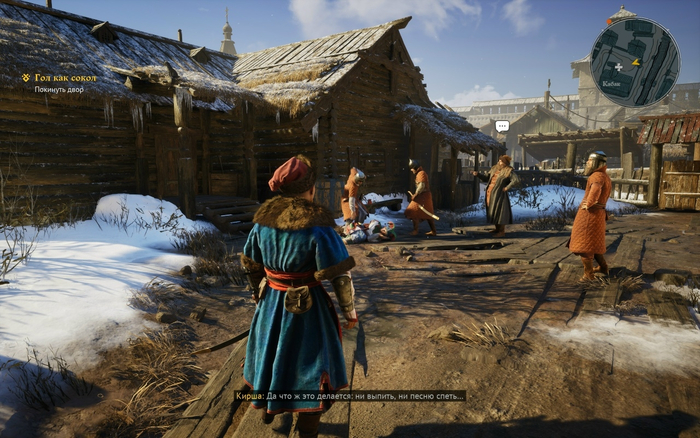Screen dimensions: 700x438
Task: Click the white cross marker on minimap
Action: [618, 66]
